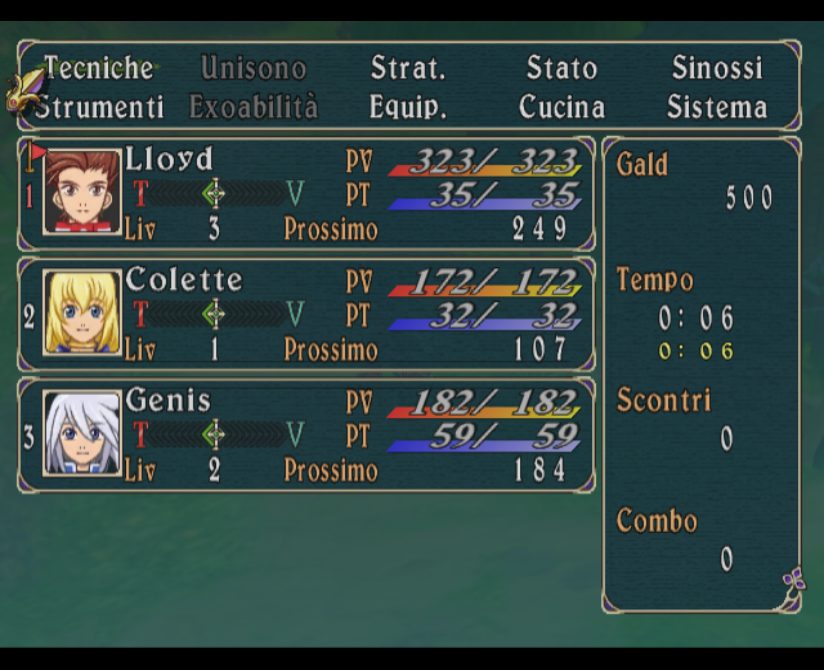The height and width of the screenshot is (670, 824).
Task: Select the Unisono menu entry
Action: pyautogui.click(x=253, y=68)
